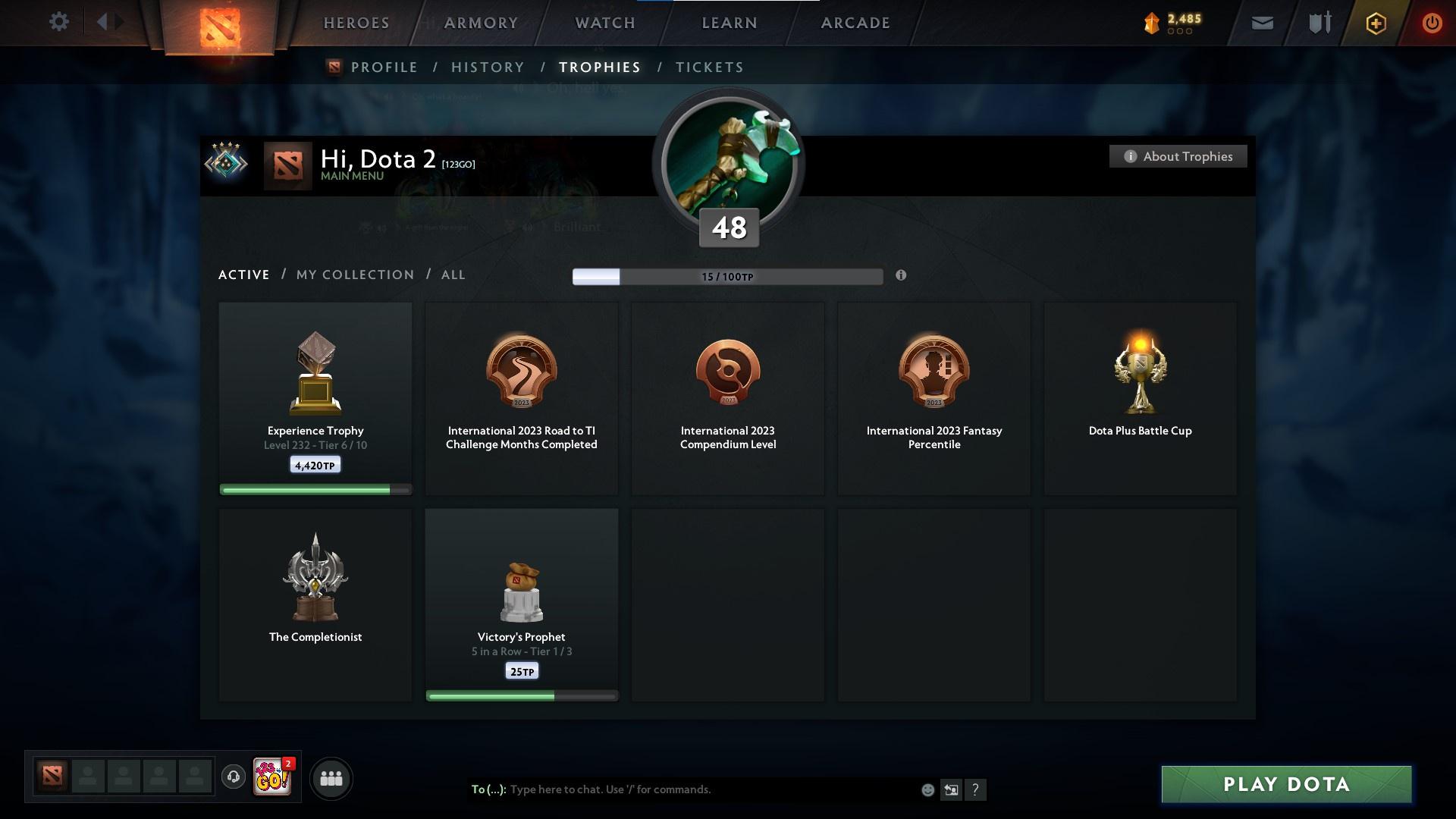Click the chat help question mark icon

coord(976,789)
